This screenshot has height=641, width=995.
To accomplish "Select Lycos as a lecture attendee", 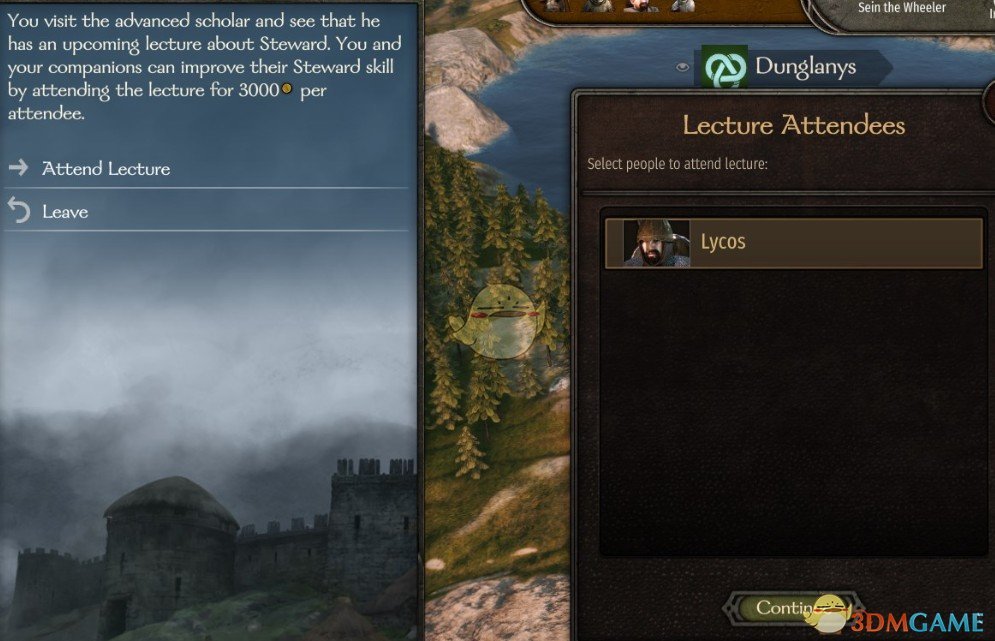I will coord(793,243).
